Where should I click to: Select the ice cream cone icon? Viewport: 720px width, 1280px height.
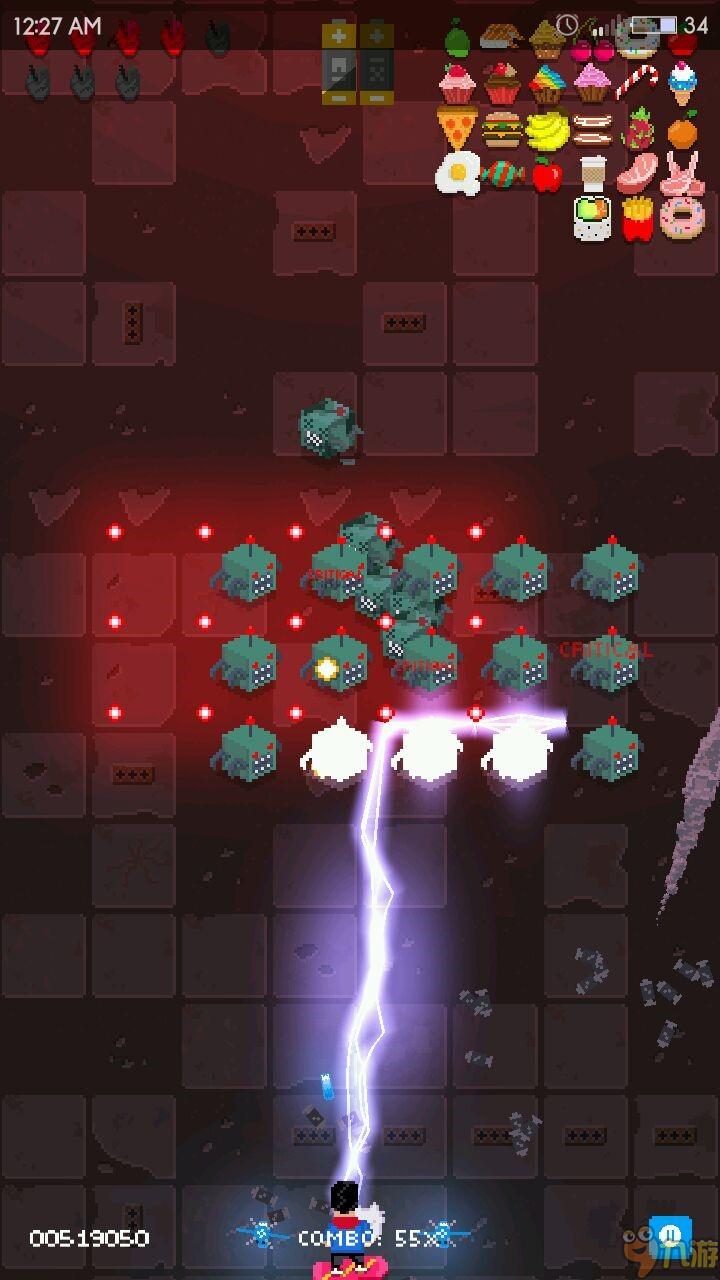(x=682, y=82)
